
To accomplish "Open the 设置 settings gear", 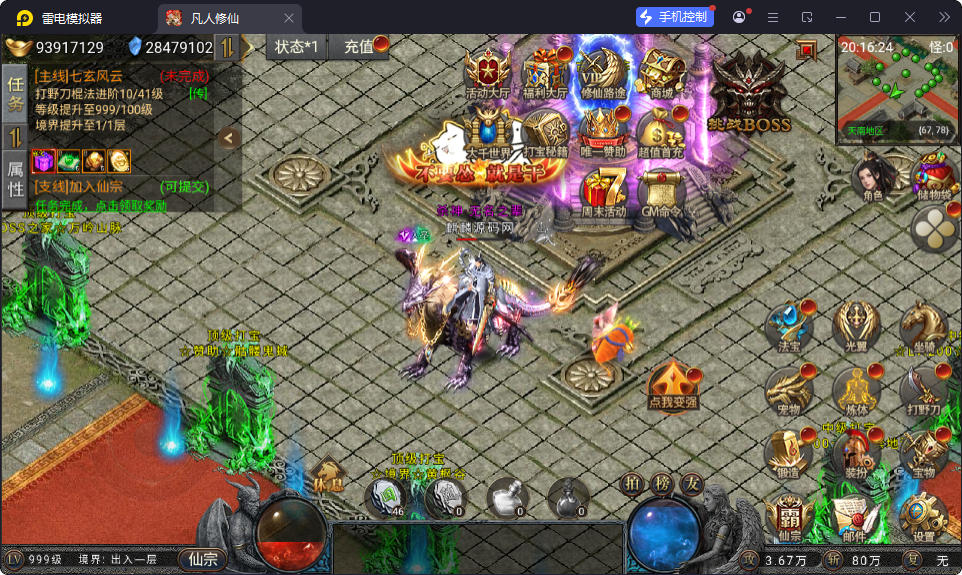I will click(923, 515).
